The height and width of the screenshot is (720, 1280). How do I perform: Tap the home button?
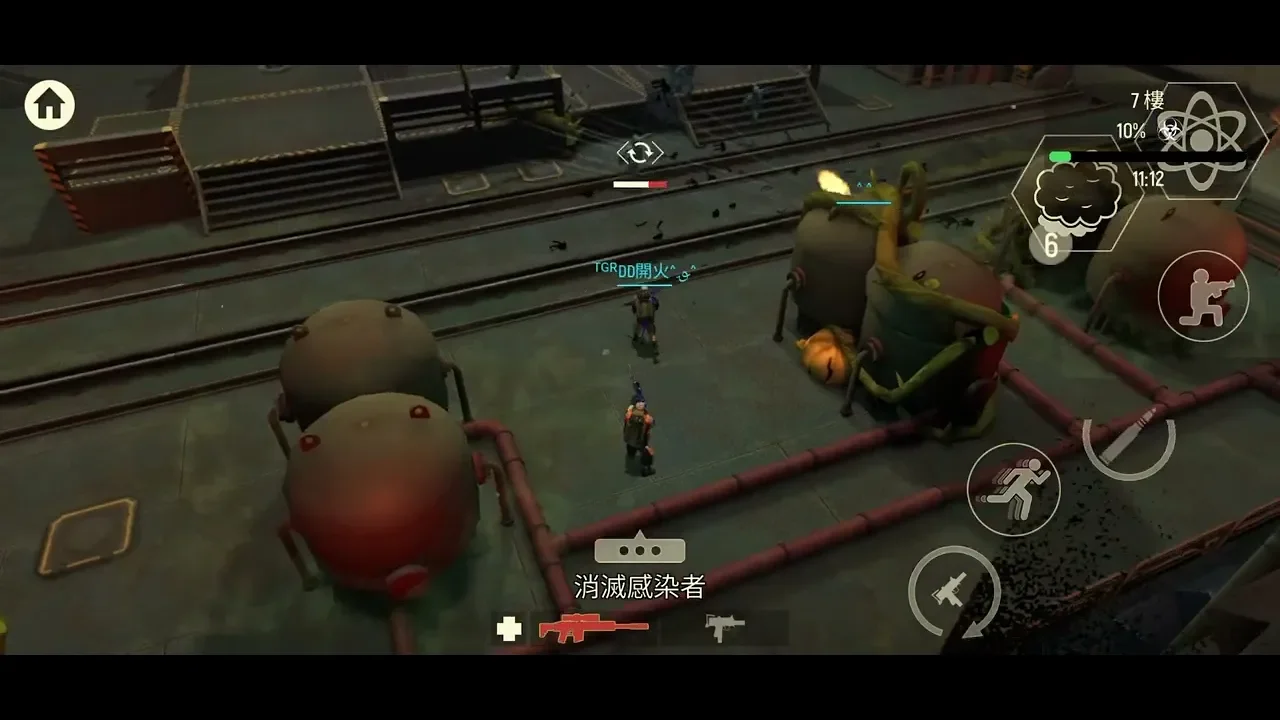pos(50,104)
